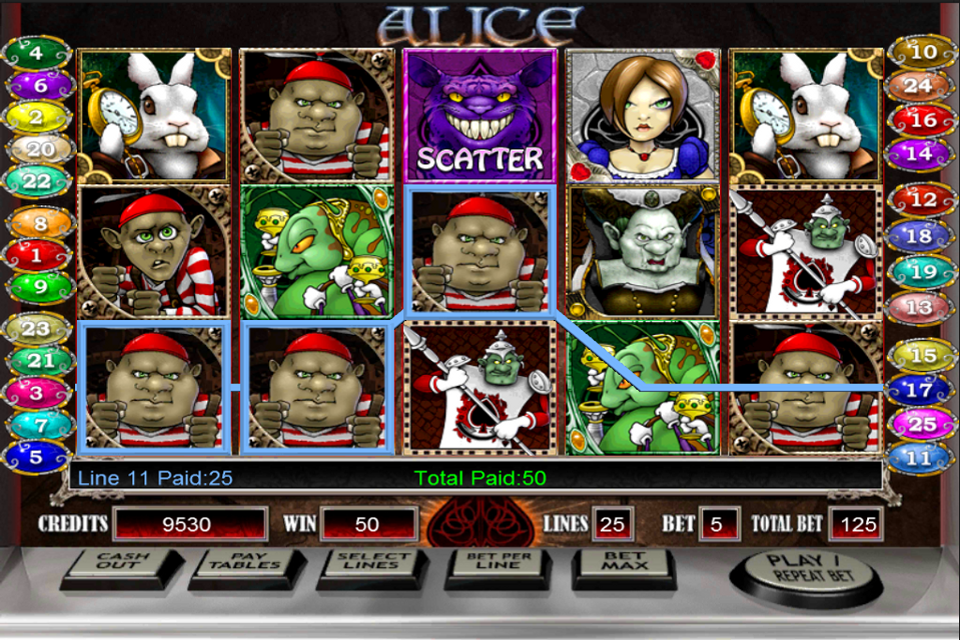
Task: Click payline marker number 1
Action: 37,256
